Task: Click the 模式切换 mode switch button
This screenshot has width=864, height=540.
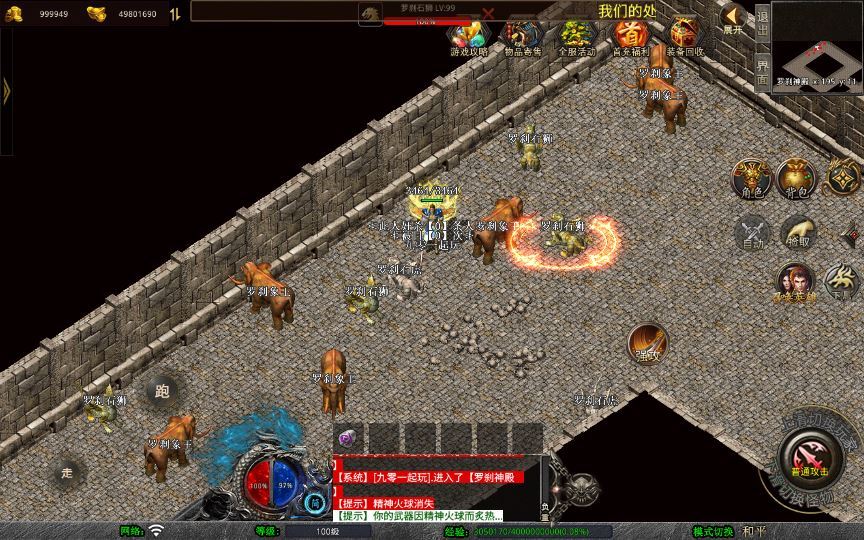Action: click(714, 531)
